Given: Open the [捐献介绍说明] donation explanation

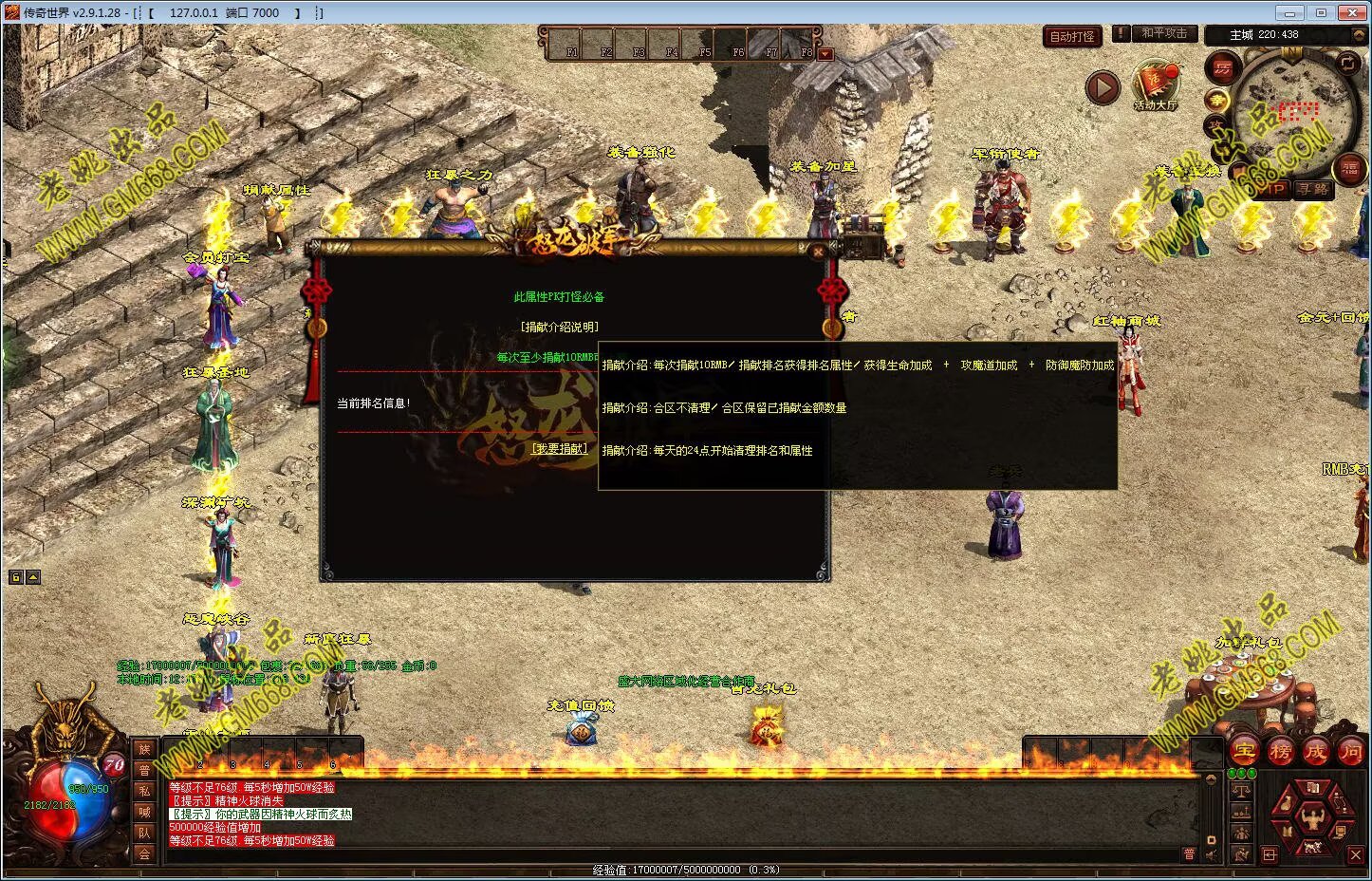Looking at the screenshot, I should 559,327.
